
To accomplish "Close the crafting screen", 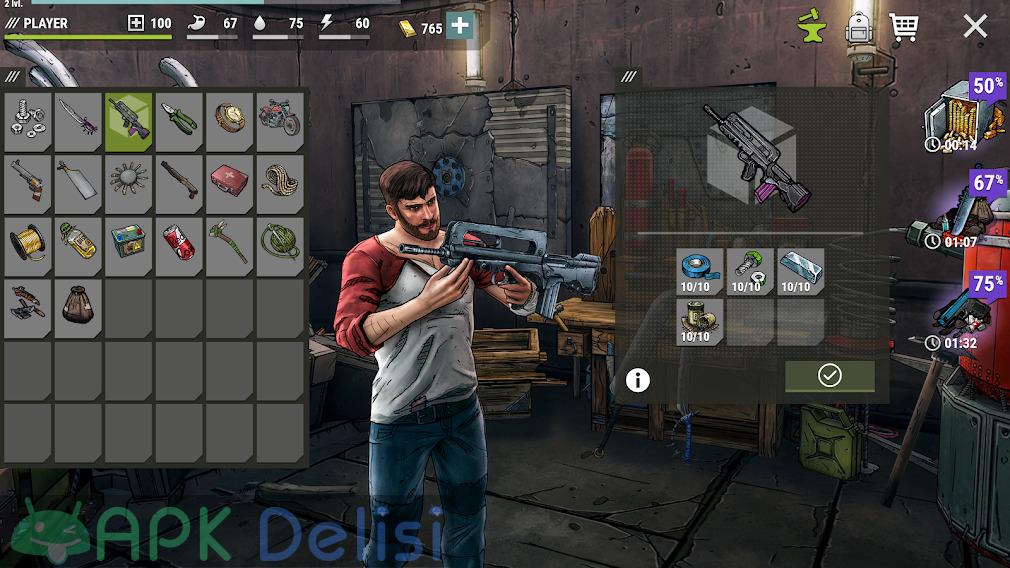I will point(975,26).
